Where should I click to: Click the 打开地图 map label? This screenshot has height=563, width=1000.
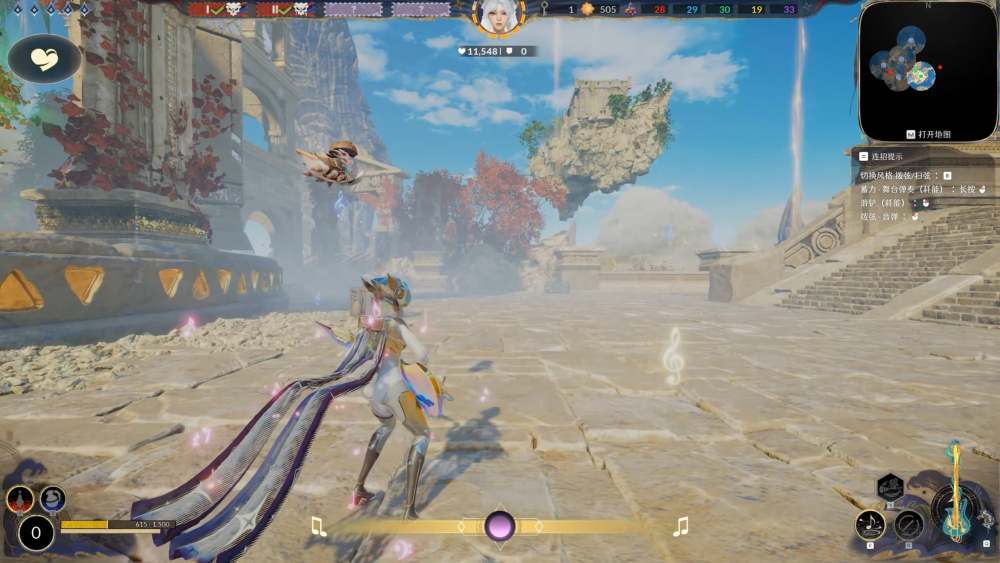coord(929,134)
